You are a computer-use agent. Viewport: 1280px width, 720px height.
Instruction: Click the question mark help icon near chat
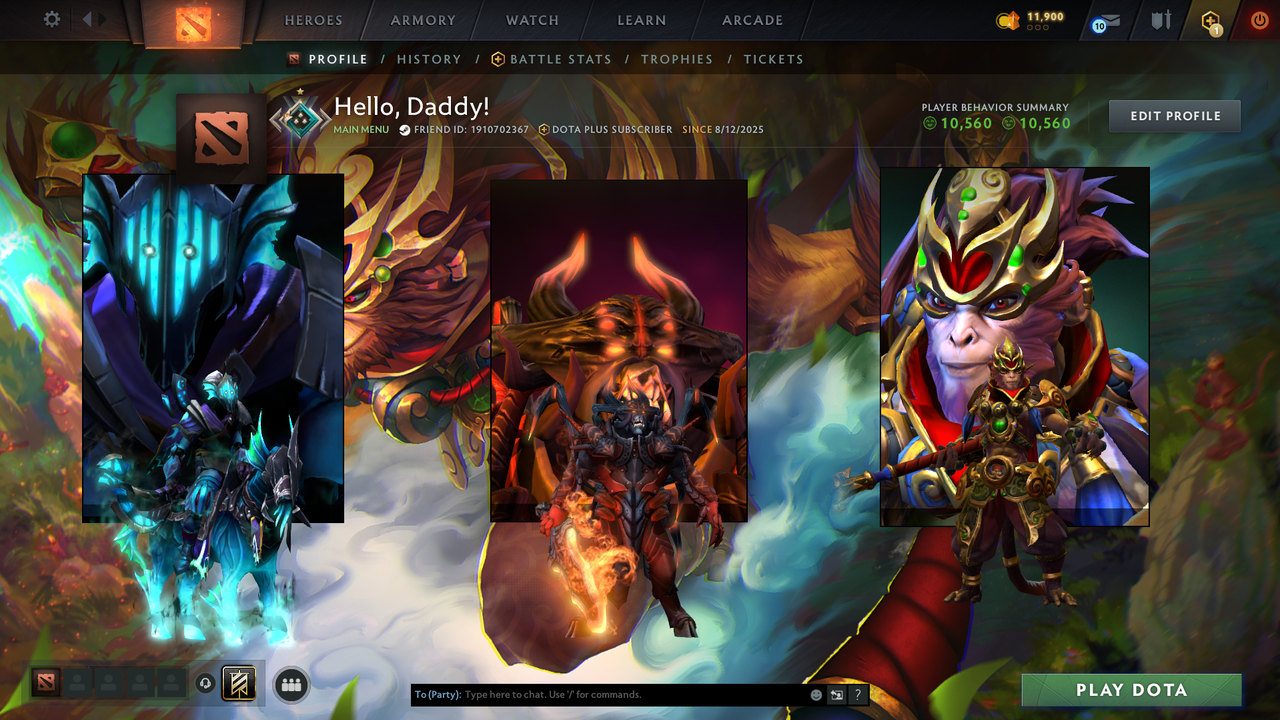point(857,694)
